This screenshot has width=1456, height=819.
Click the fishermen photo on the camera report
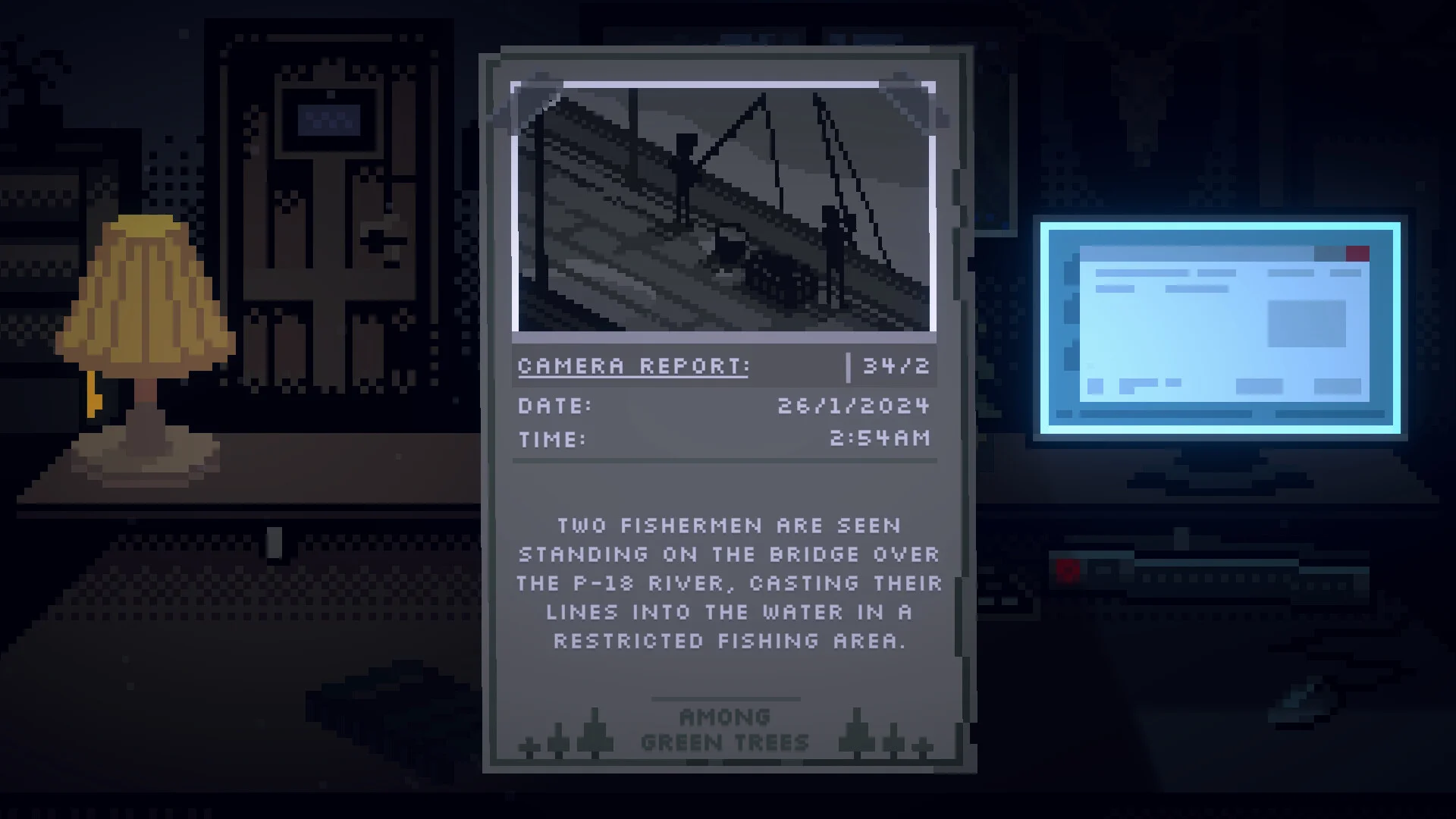(x=724, y=207)
